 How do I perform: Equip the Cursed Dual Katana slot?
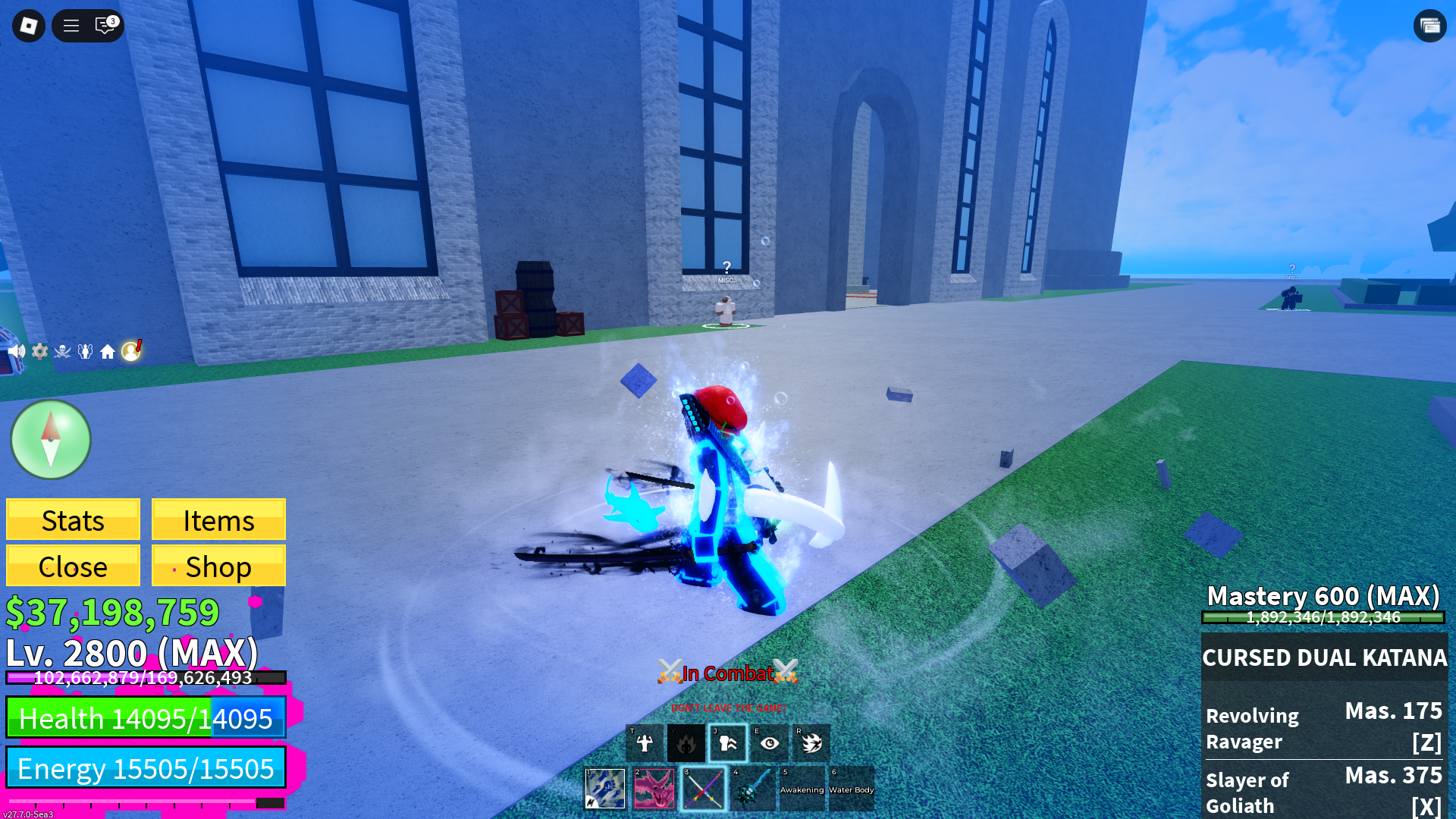(704, 789)
